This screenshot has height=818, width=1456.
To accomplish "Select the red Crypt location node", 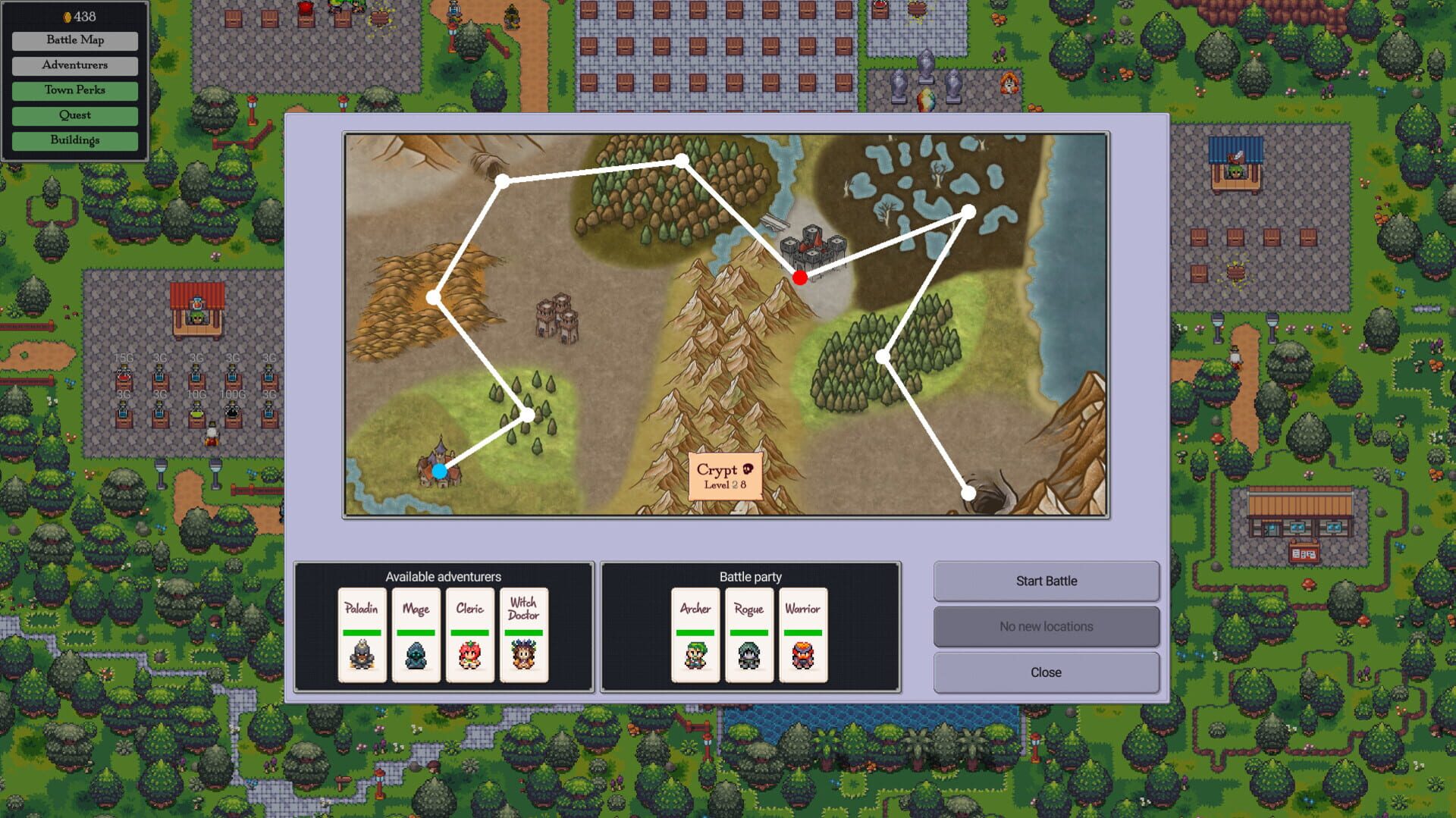I will 800,277.
